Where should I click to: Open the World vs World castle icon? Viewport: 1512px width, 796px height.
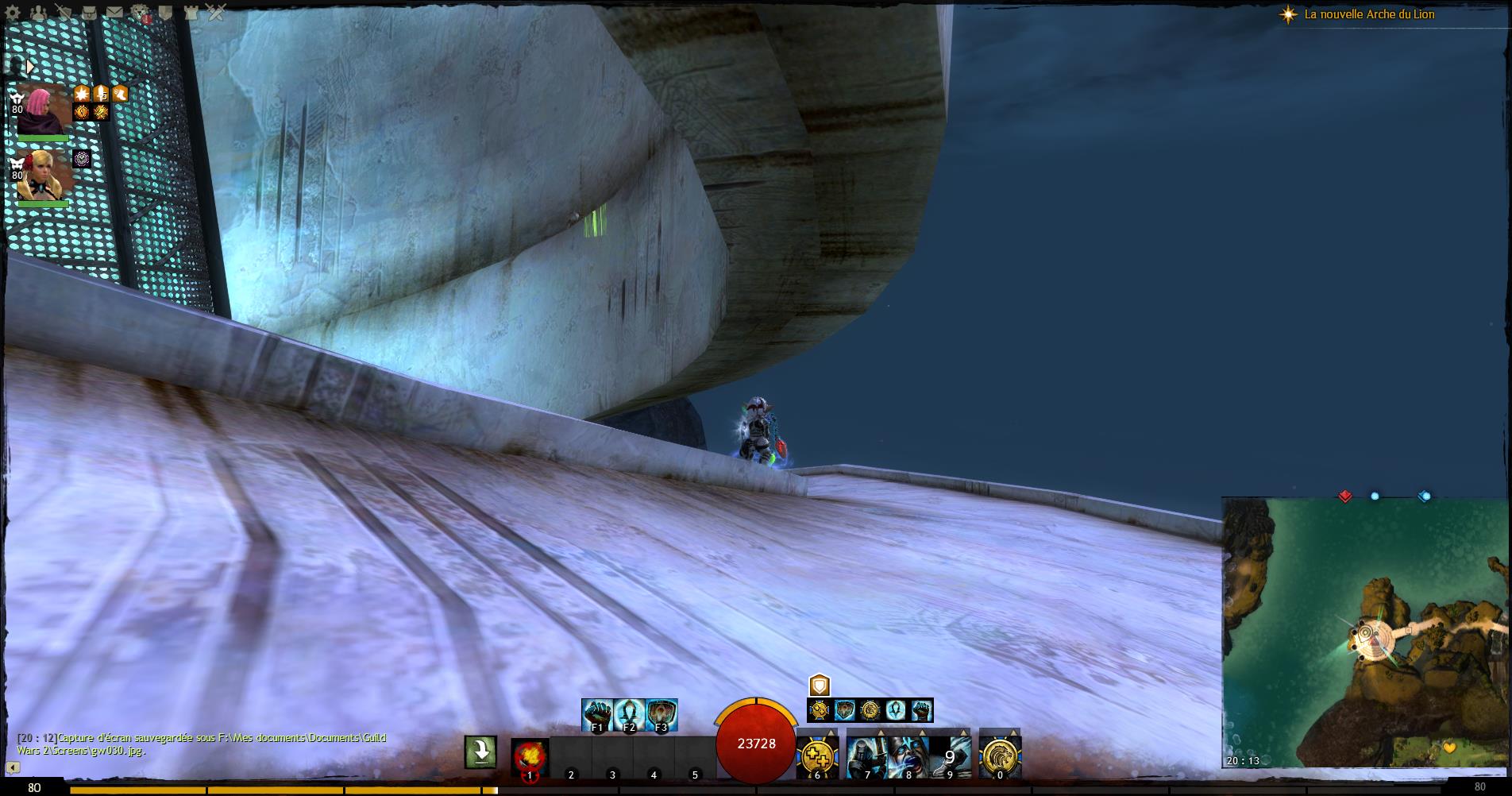point(191,13)
